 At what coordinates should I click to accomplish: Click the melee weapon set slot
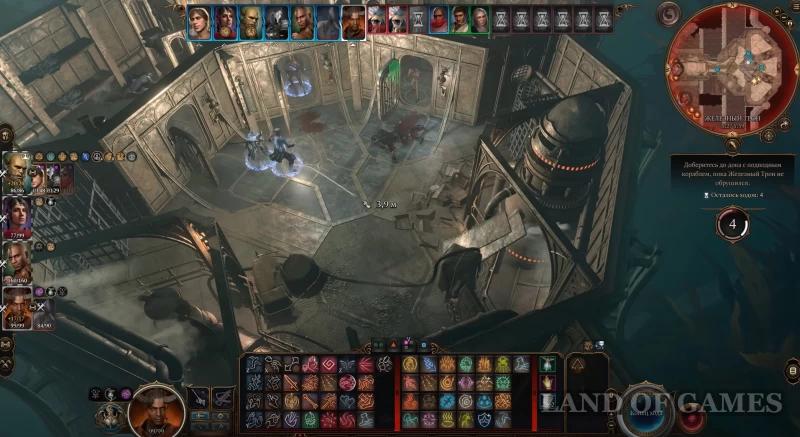pyautogui.click(x=199, y=398)
